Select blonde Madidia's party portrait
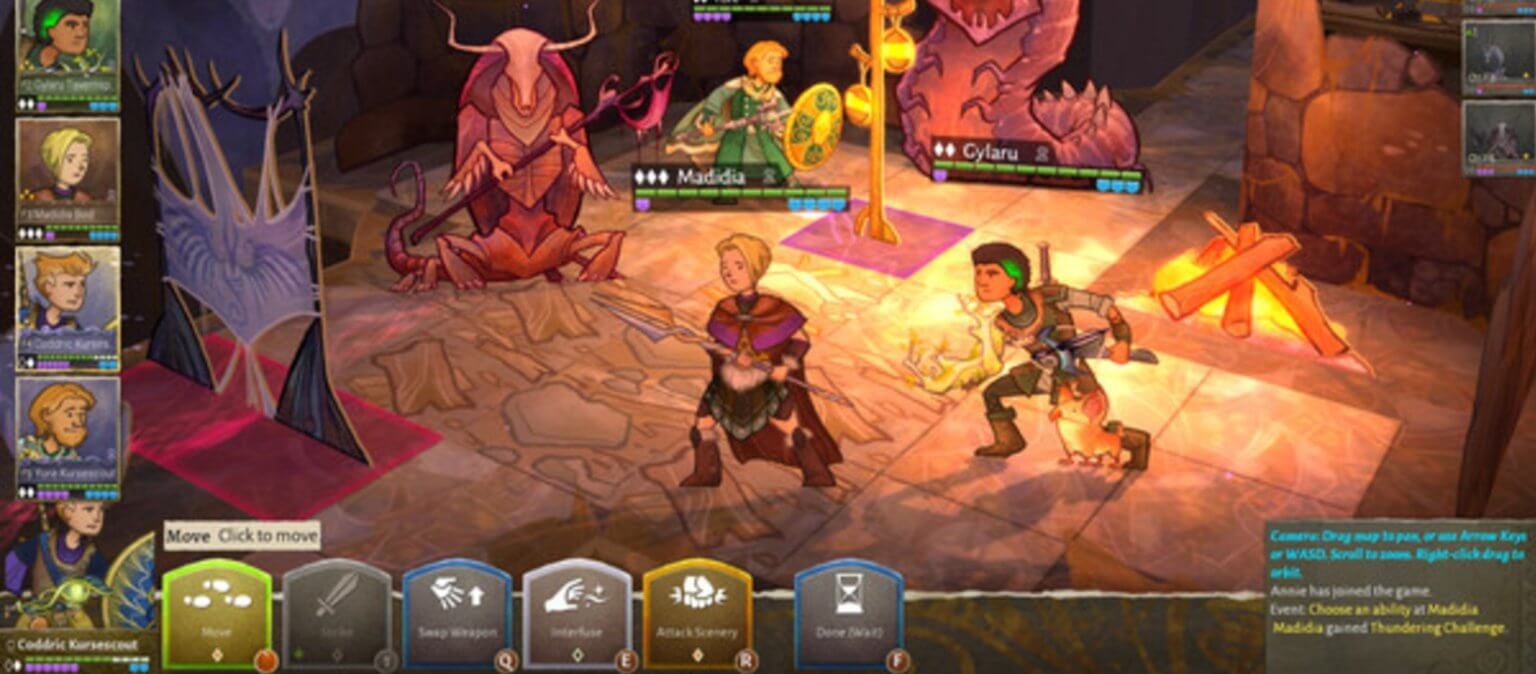Image resolution: width=1536 pixels, height=674 pixels. (x=67, y=172)
